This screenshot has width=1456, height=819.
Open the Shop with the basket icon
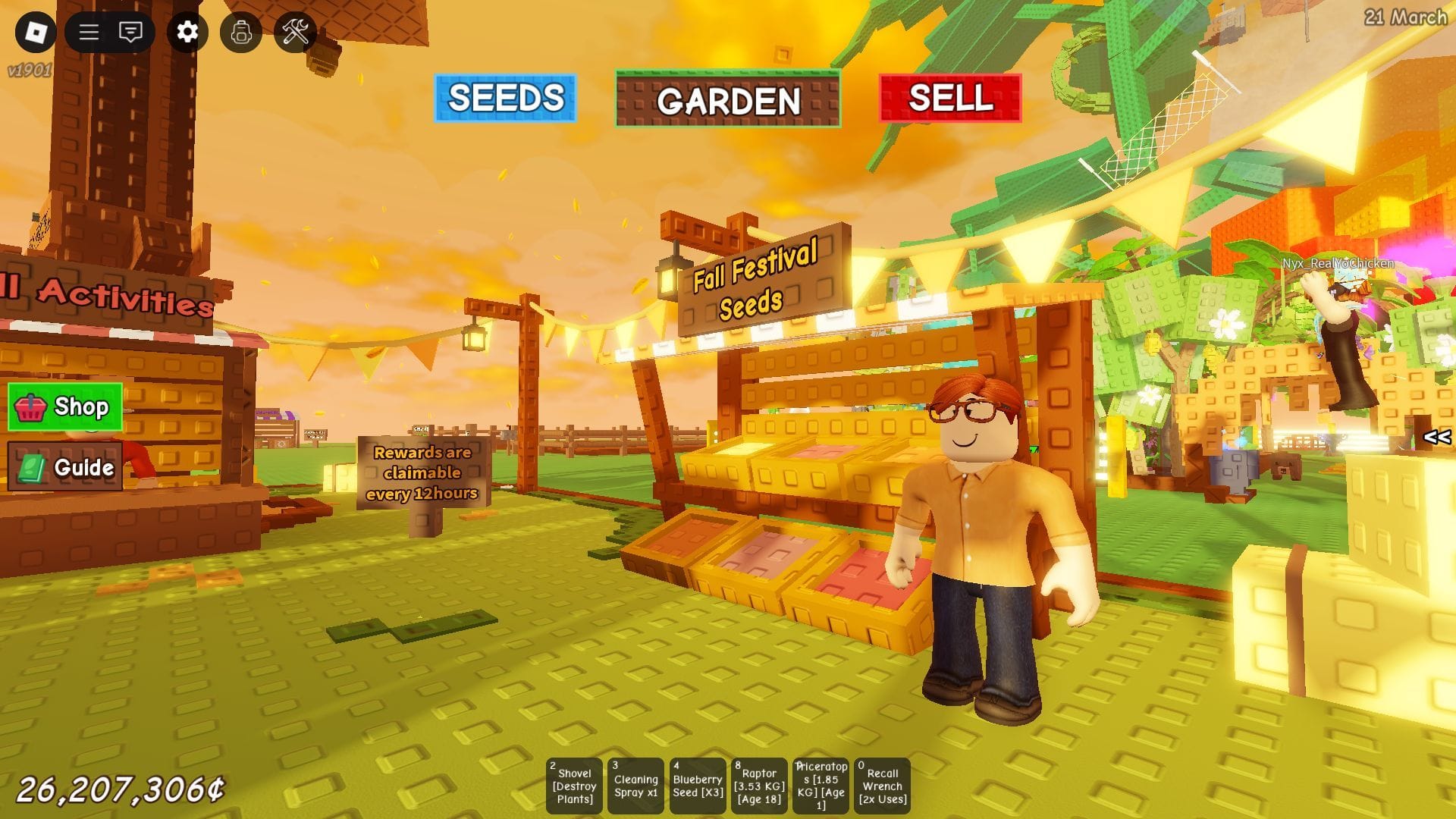click(65, 407)
